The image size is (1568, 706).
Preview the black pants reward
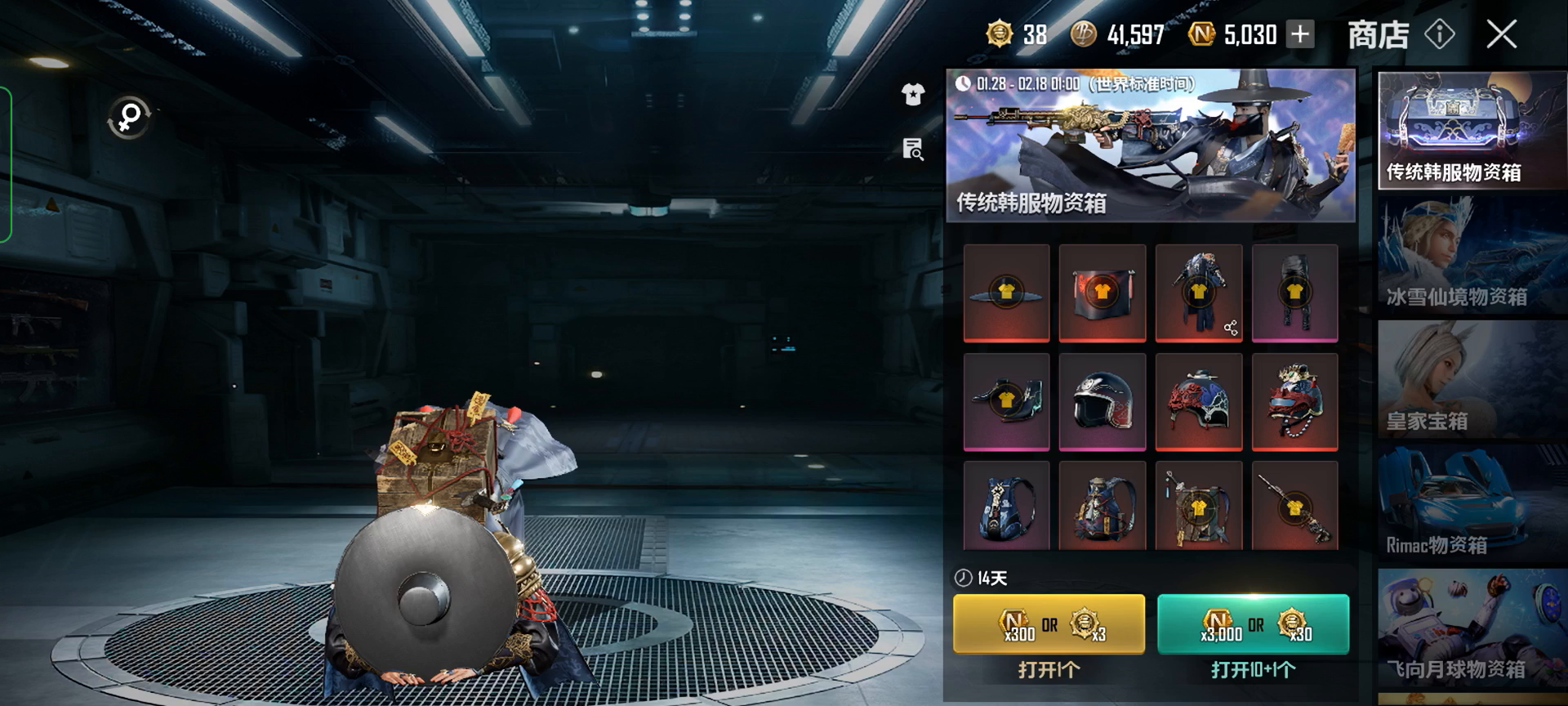click(x=1294, y=292)
